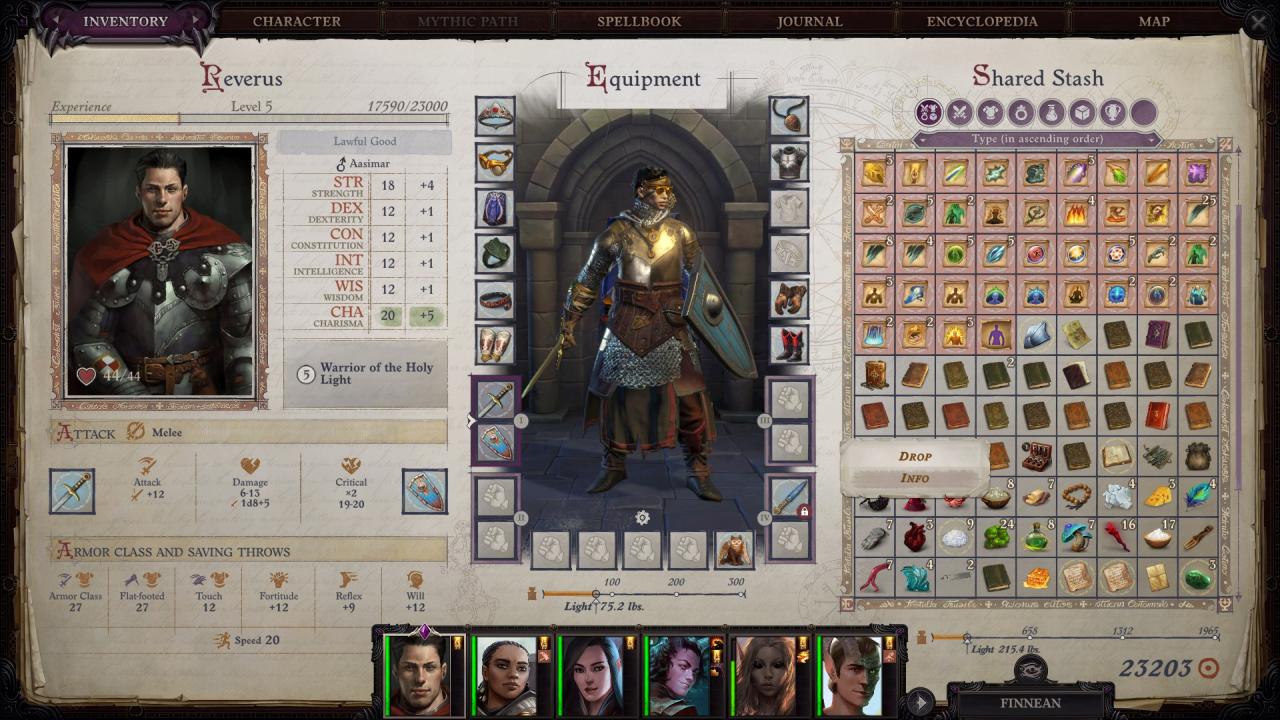1280x720 pixels.
Task: Click the equipment visibility gear icon
Action: coord(642,517)
